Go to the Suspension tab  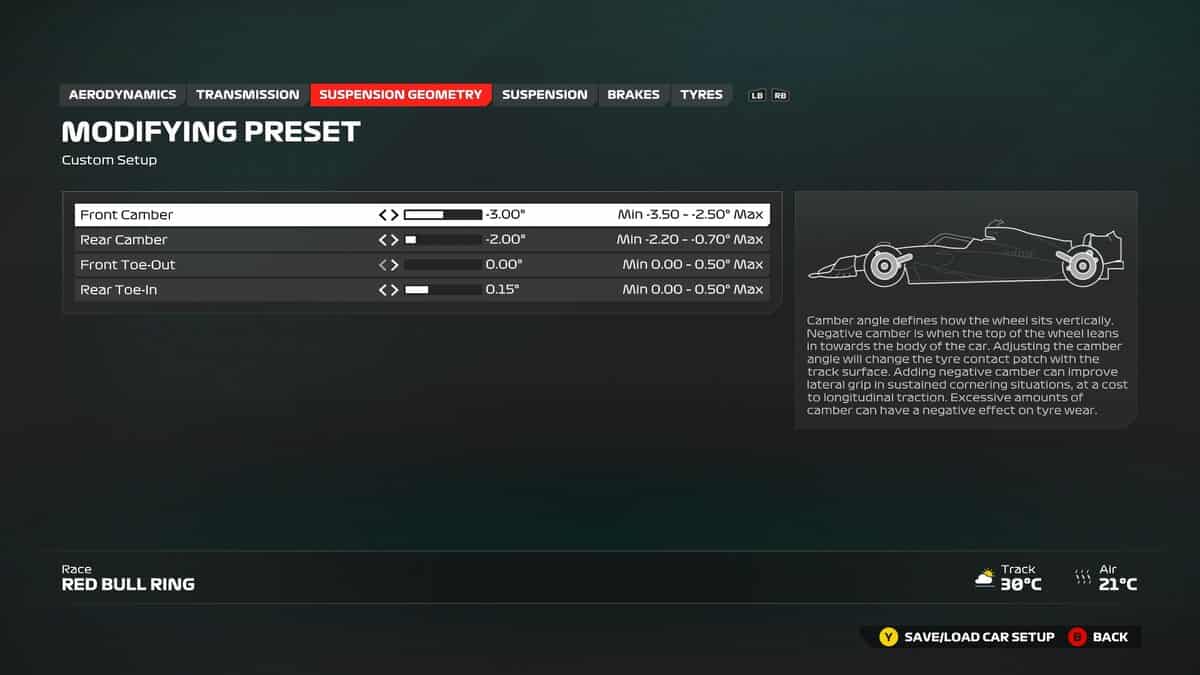coord(544,95)
